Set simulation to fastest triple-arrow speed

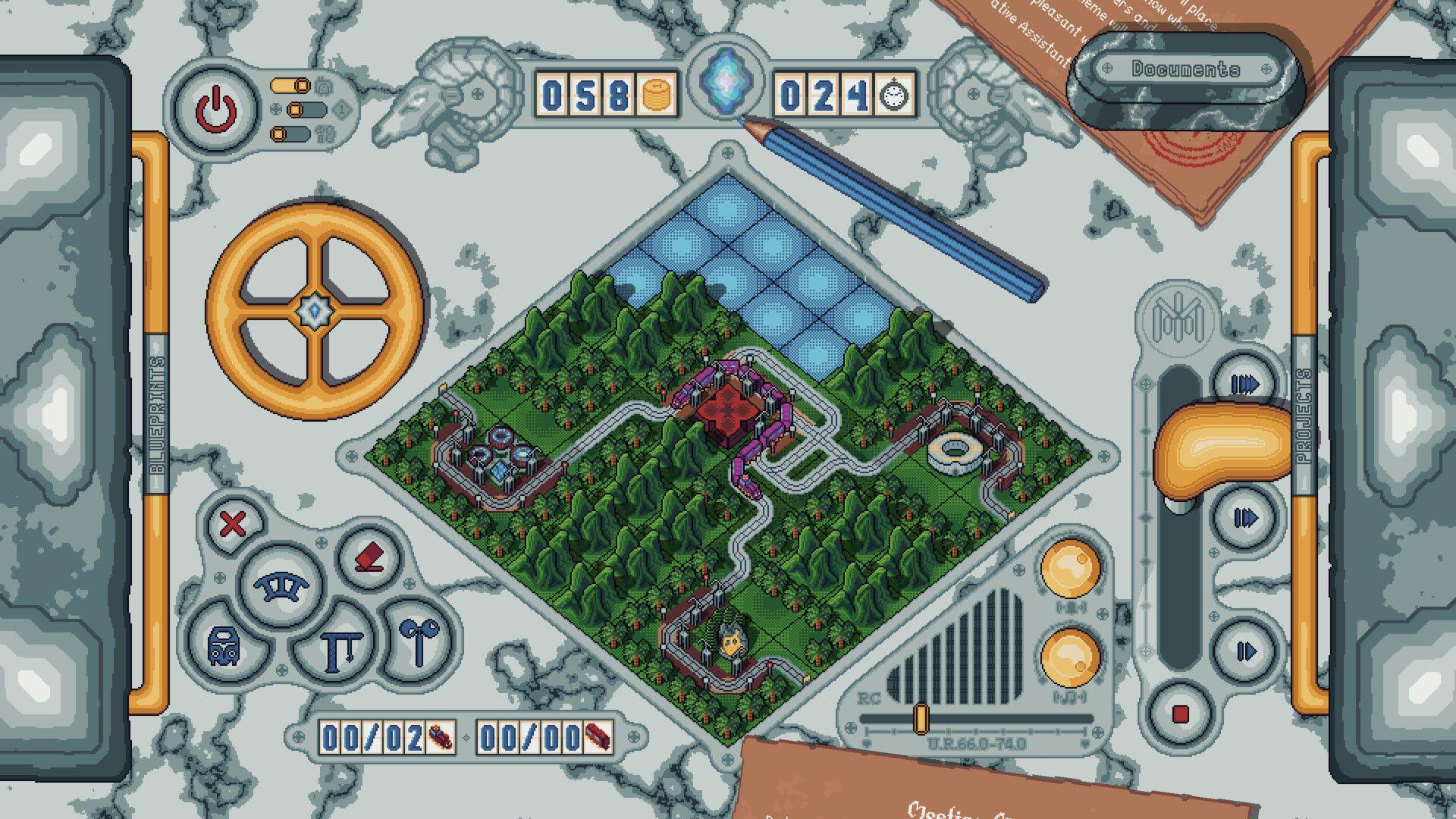click(1244, 384)
